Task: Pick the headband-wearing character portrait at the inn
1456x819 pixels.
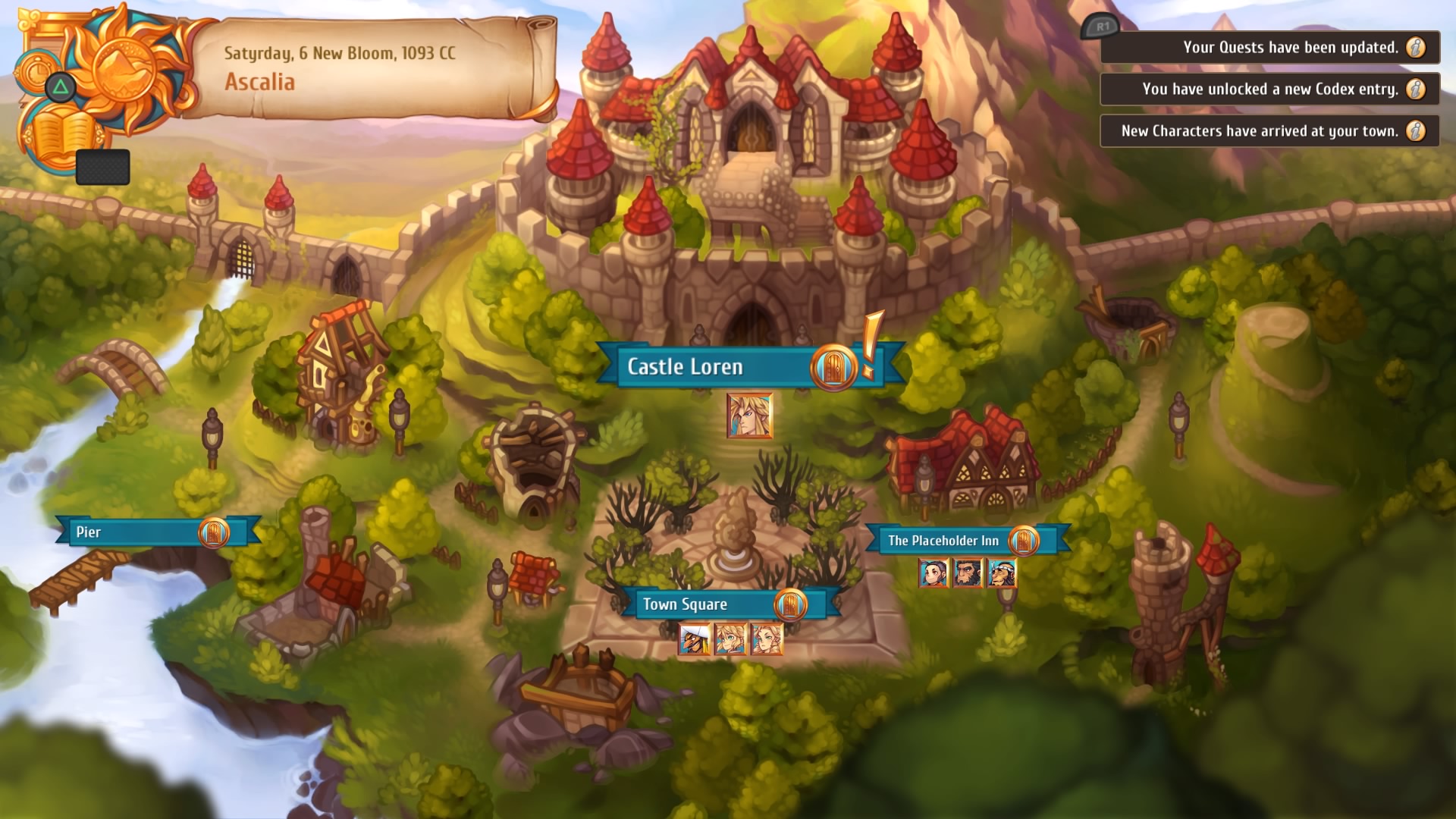Action: 1002,573
